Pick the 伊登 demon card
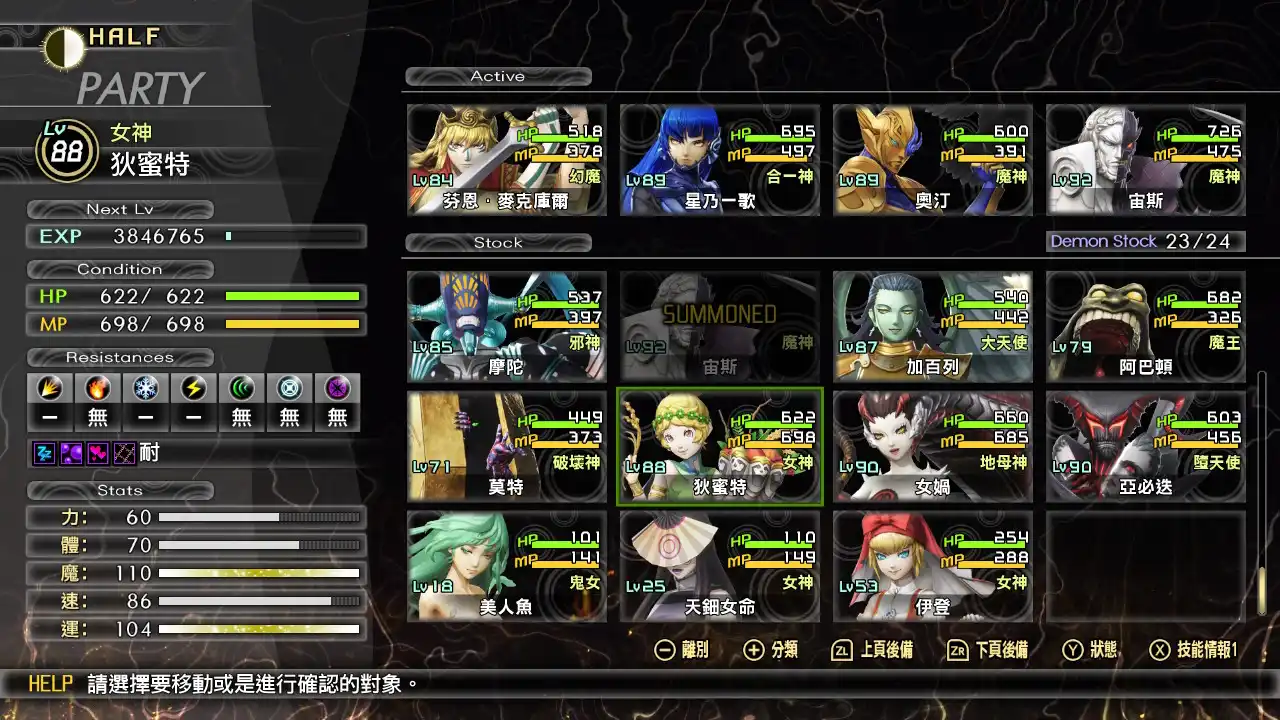The width and height of the screenshot is (1280, 720). pos(933,567)
